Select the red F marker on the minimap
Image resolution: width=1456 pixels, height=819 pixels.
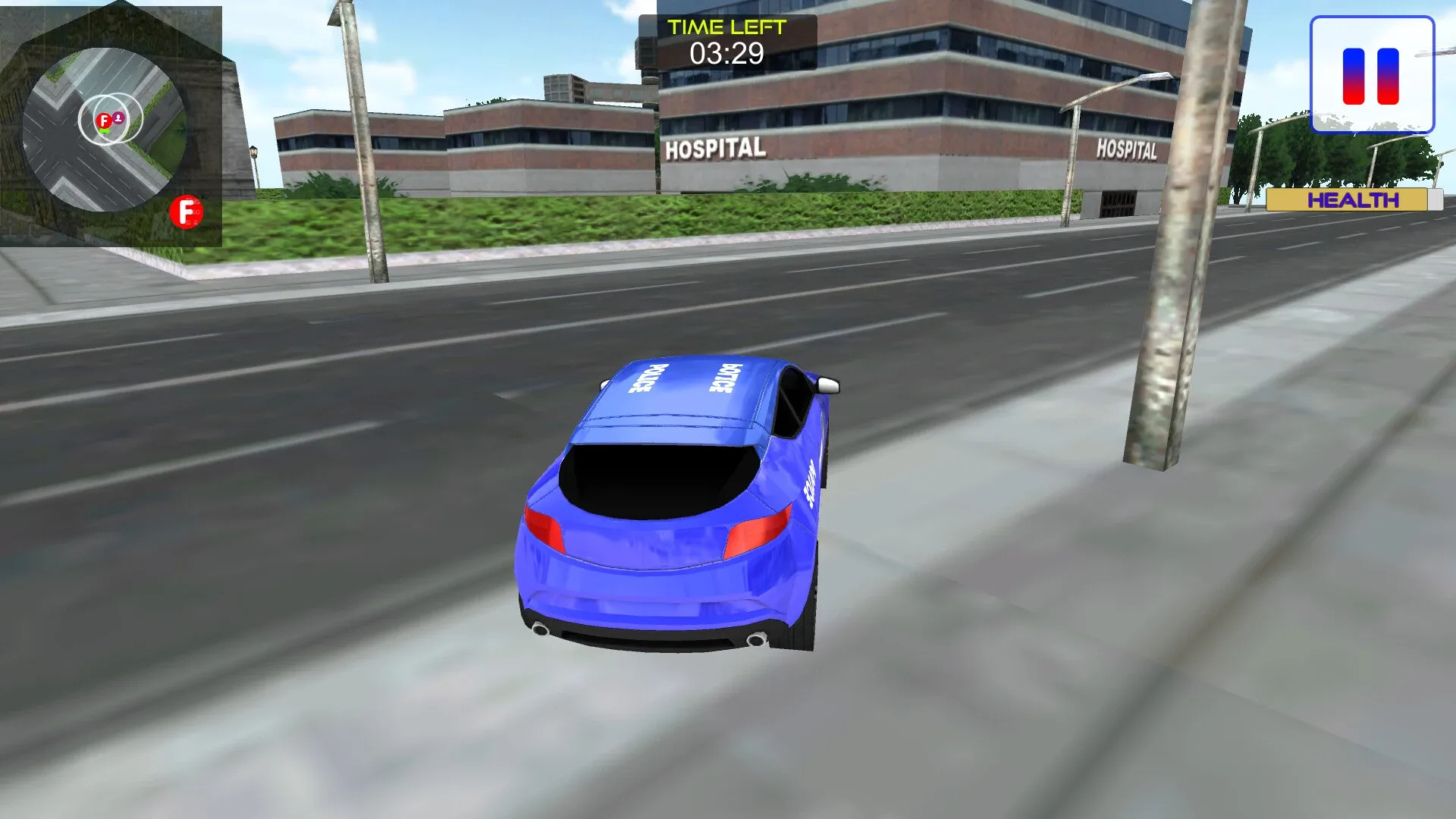click(104, 121)
